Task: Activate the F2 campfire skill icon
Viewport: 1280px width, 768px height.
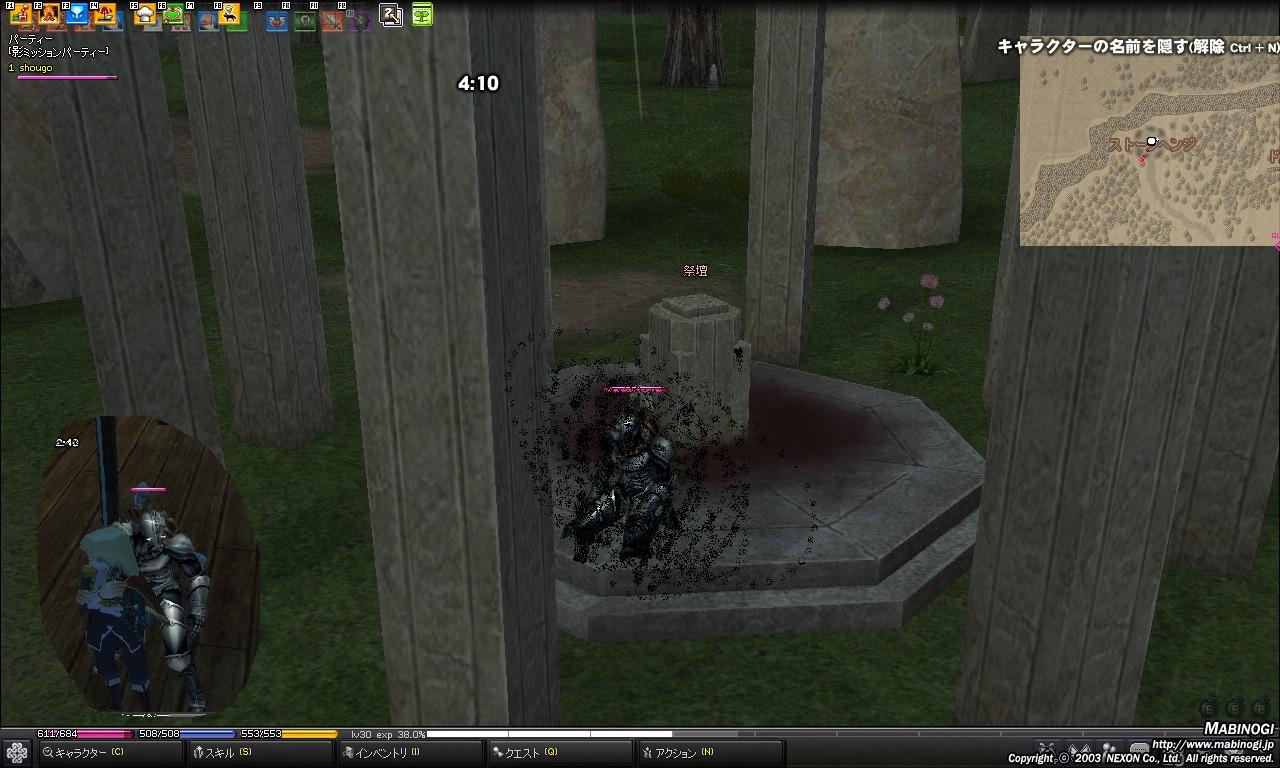Action: tap(49, 14)
